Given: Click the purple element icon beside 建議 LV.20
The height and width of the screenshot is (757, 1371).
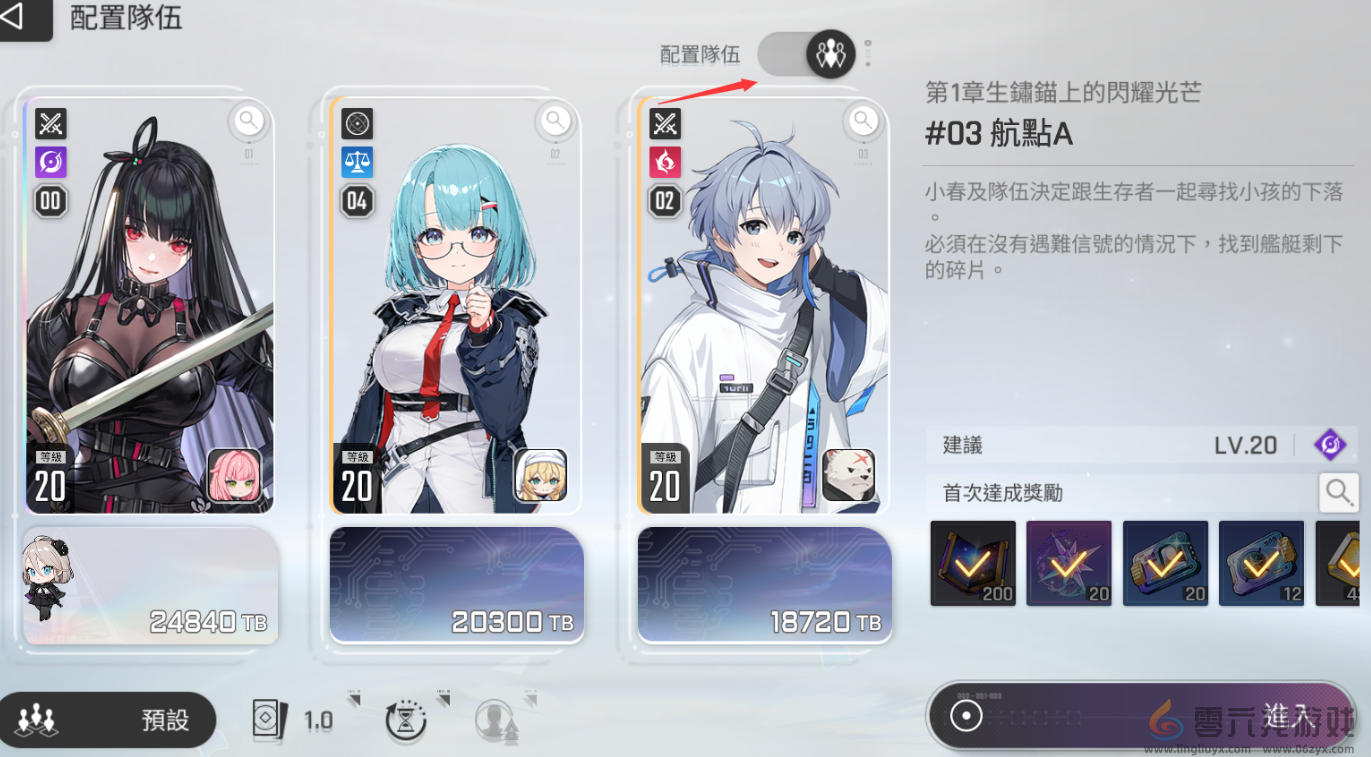Looking at the screenshot, I should (1330, 444).
